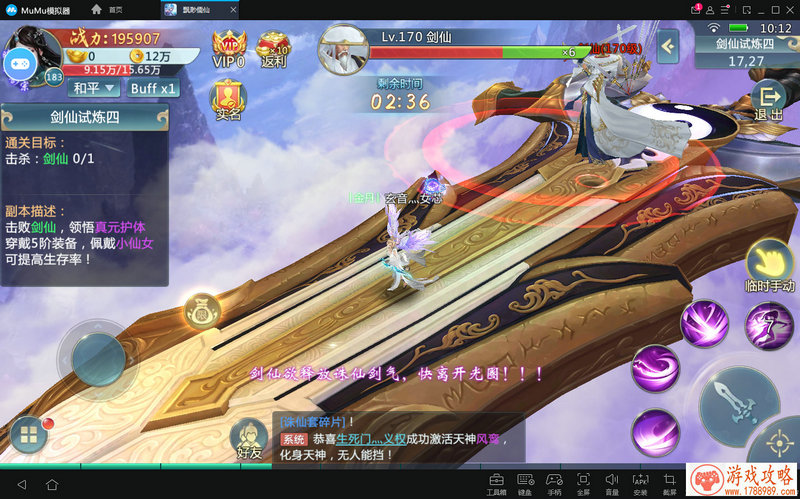This screenshot has height=499, width=800.
Task: Open the emulator 截屏 screenshot tool
Action: (x=670, y=482)
